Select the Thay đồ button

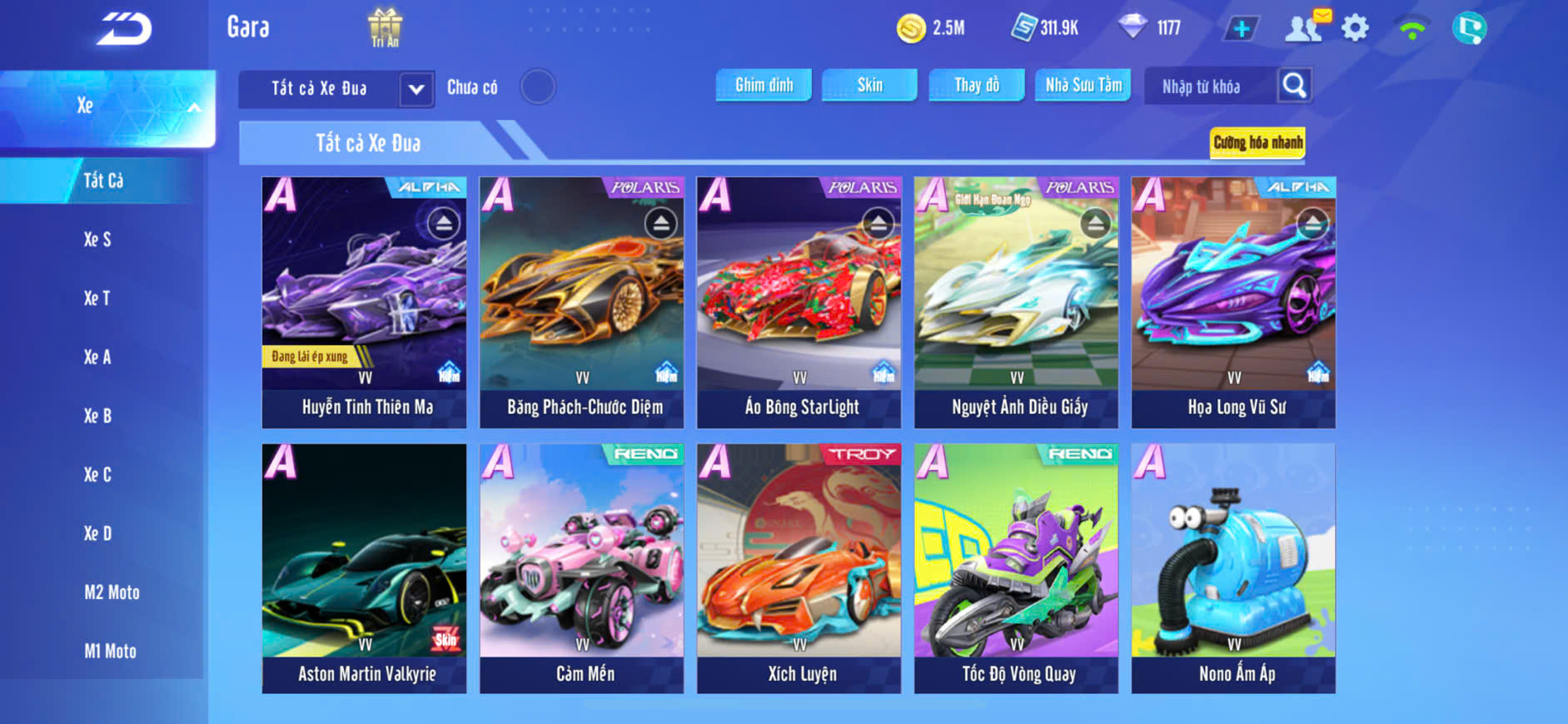coord(977,85)
